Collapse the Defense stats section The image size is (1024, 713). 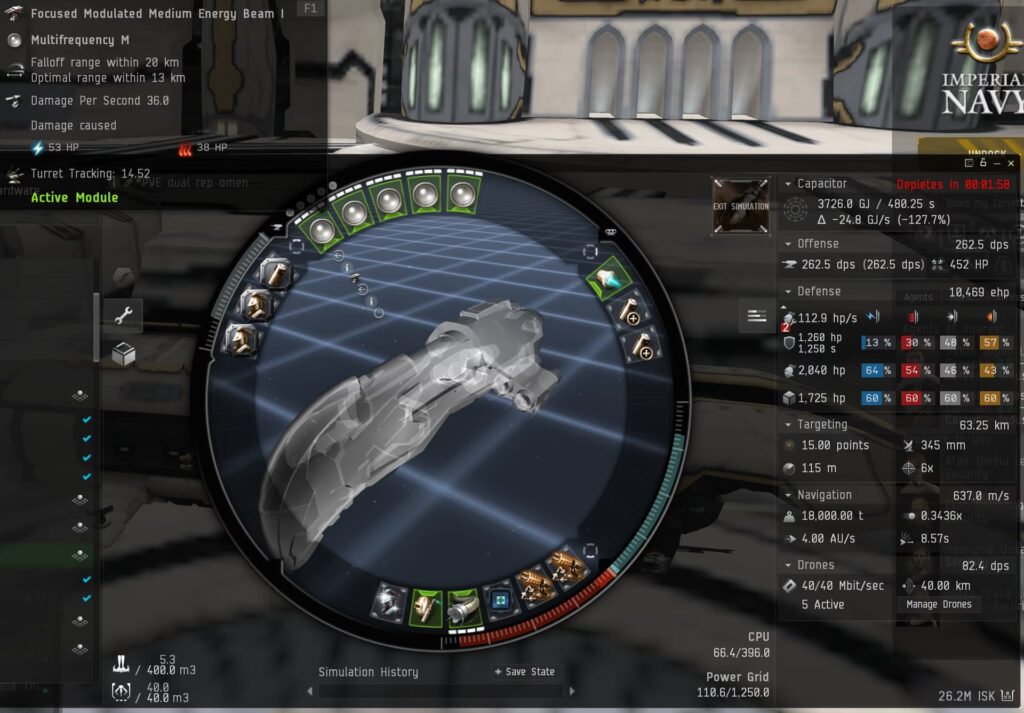point(787,292)
